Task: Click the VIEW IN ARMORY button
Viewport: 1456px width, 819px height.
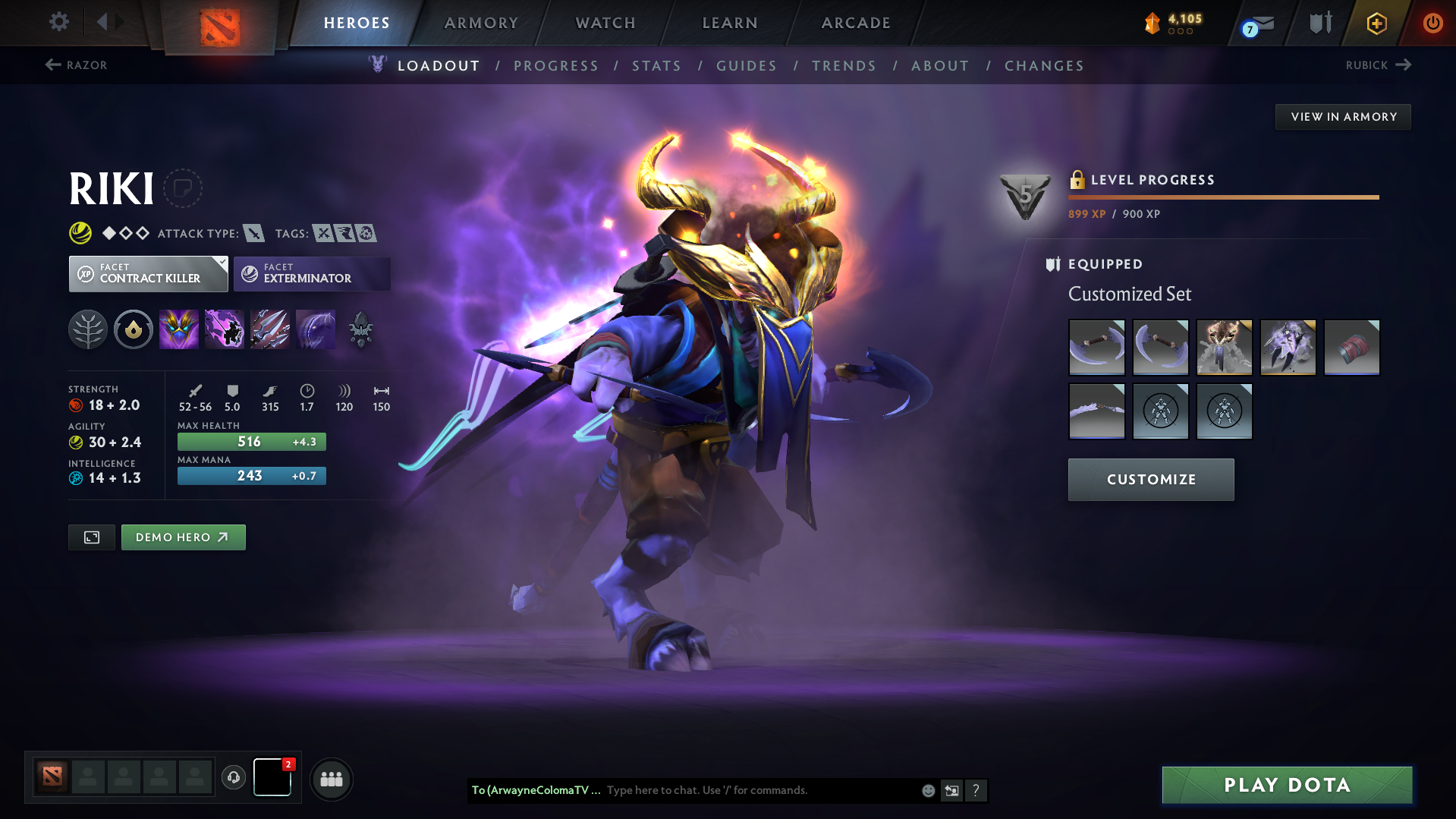Action: pos(1343,116)
